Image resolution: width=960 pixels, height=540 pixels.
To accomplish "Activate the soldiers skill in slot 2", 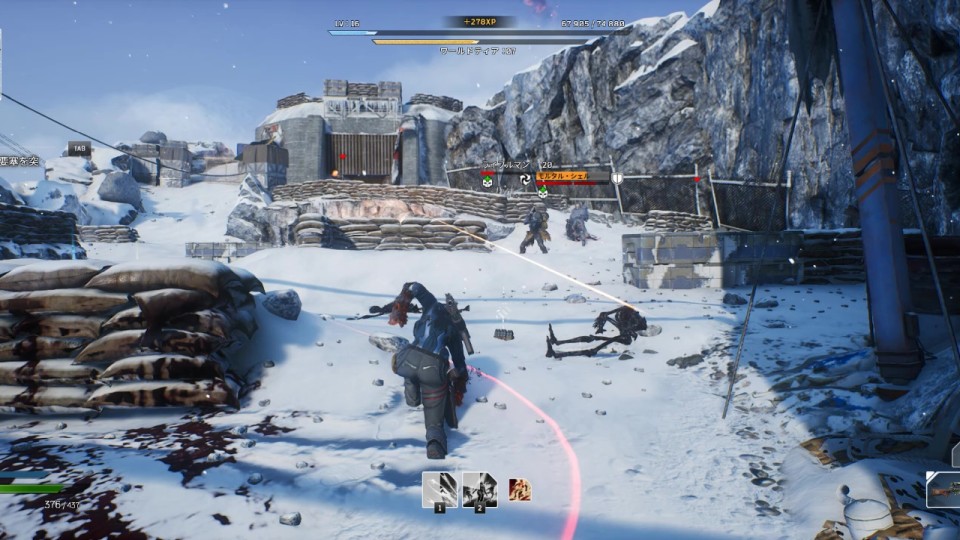I will 479,489.
